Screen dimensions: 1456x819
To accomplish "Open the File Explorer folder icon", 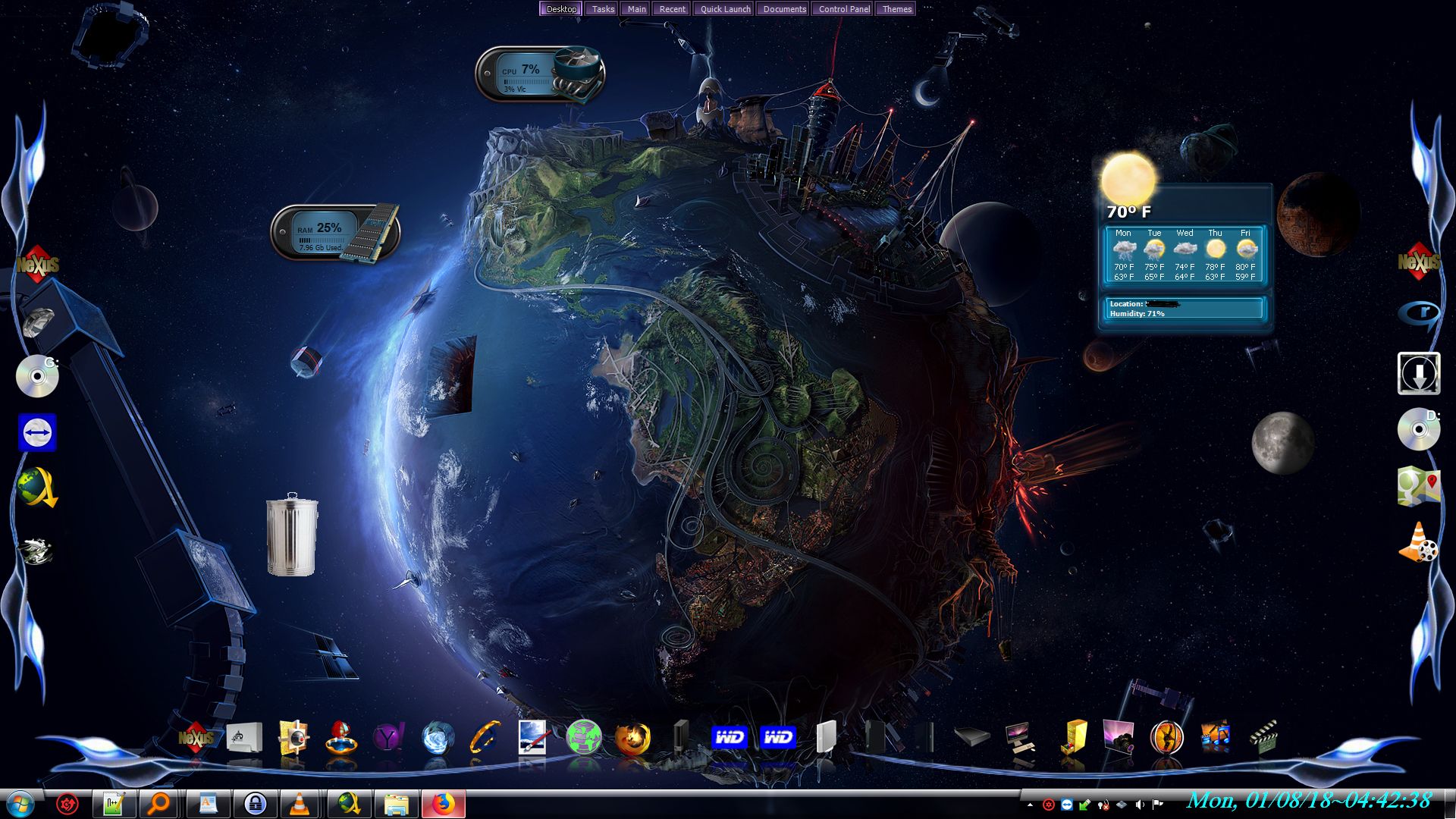I will point(396,804).
